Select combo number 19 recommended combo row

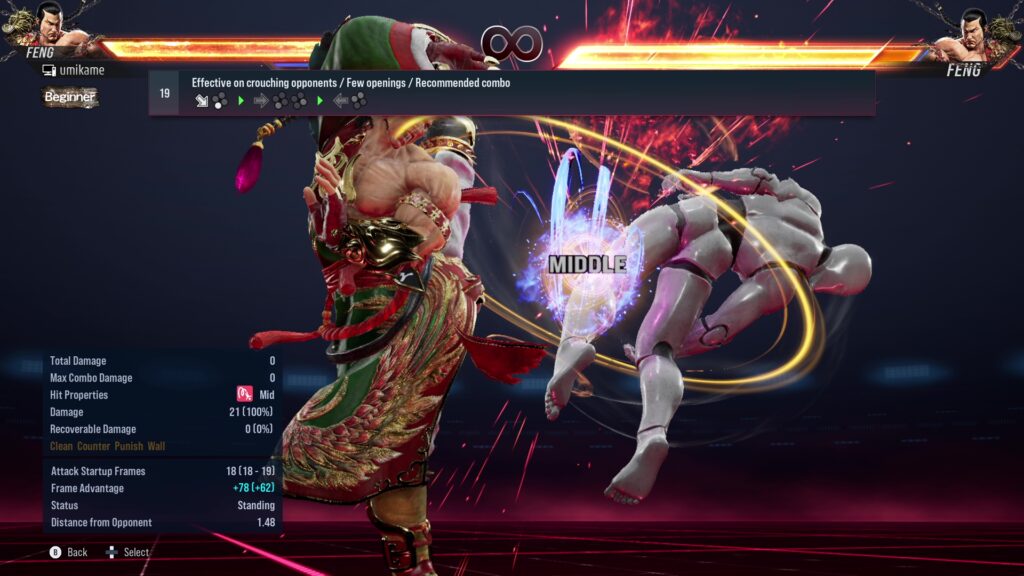pyautogui.click(x=511, y=93)
